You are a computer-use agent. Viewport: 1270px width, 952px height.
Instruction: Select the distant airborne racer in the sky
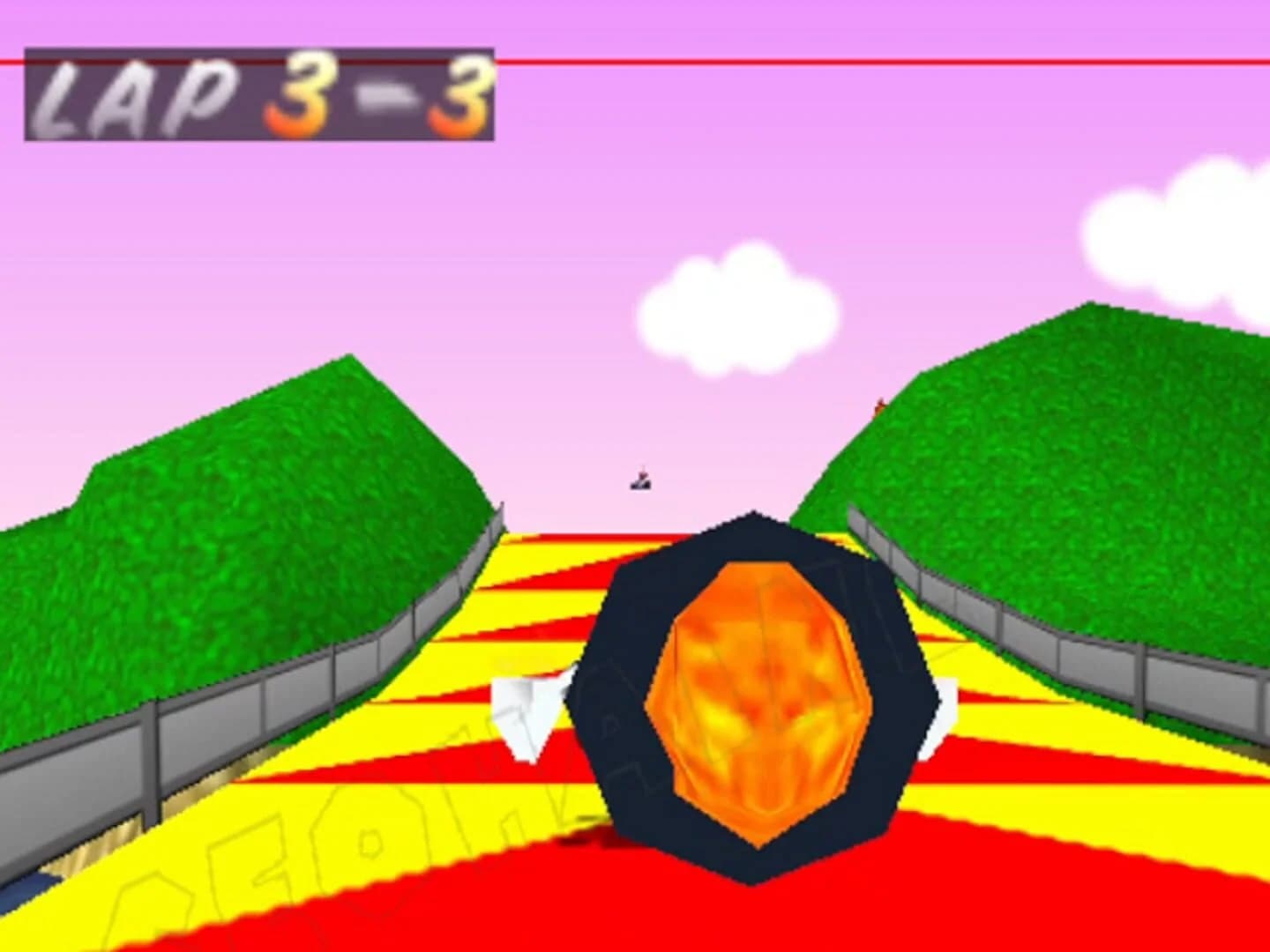click(641, 477)
